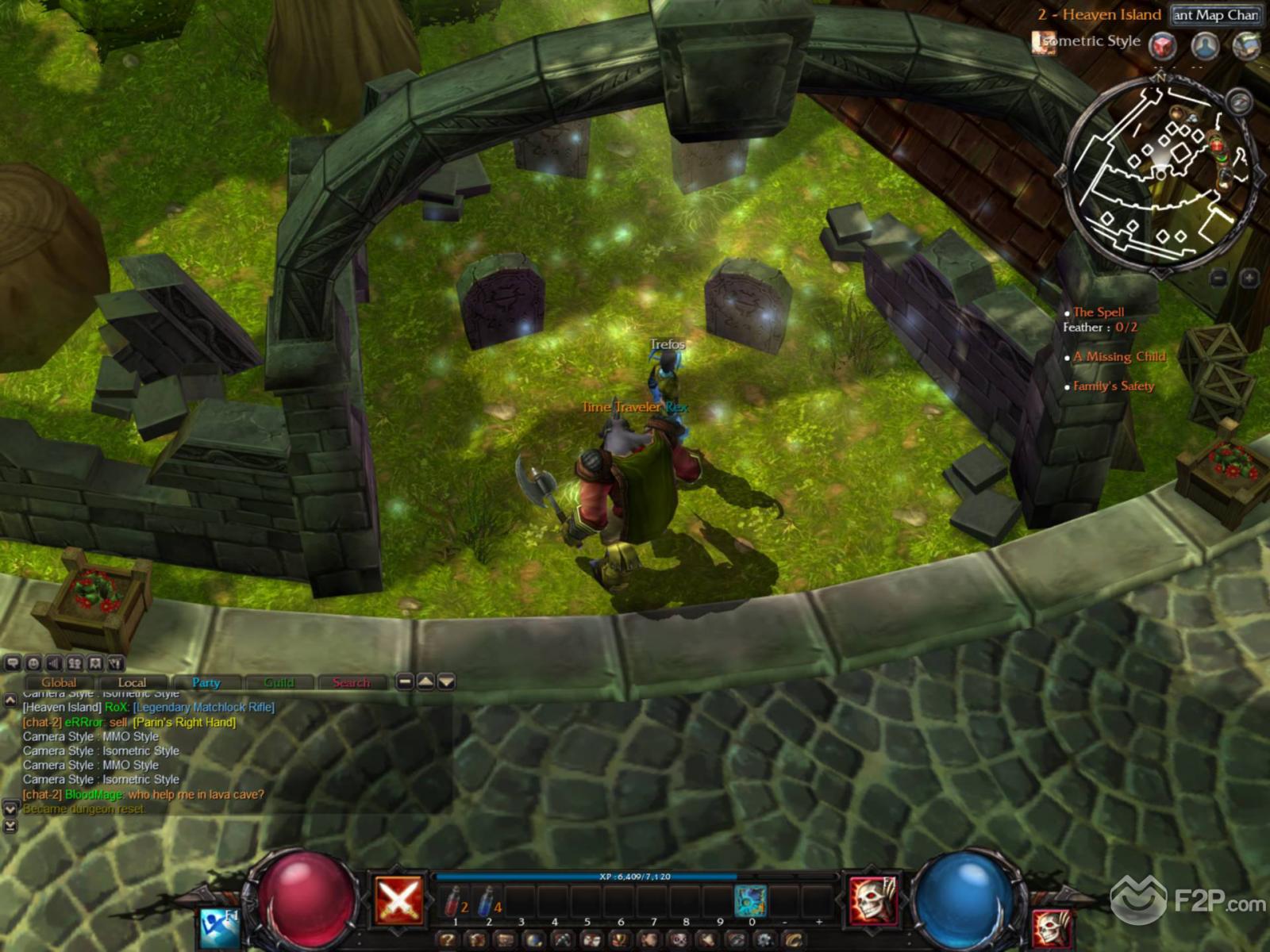Switch to the Guild chat tab
Viewport: 1270px width, 952px height.
coord(279,682)
